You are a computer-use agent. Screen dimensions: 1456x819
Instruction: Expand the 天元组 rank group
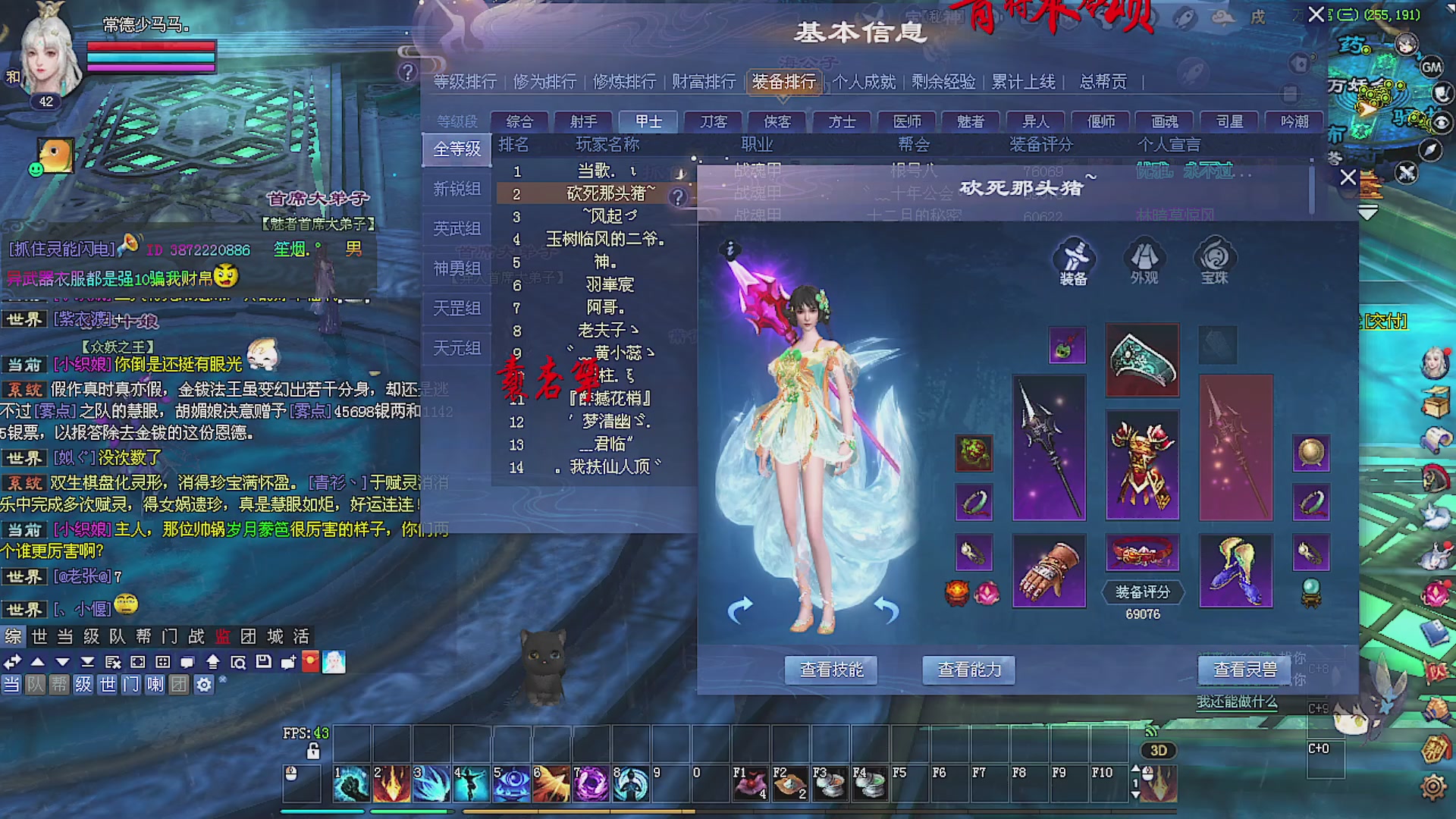point(457,348)
